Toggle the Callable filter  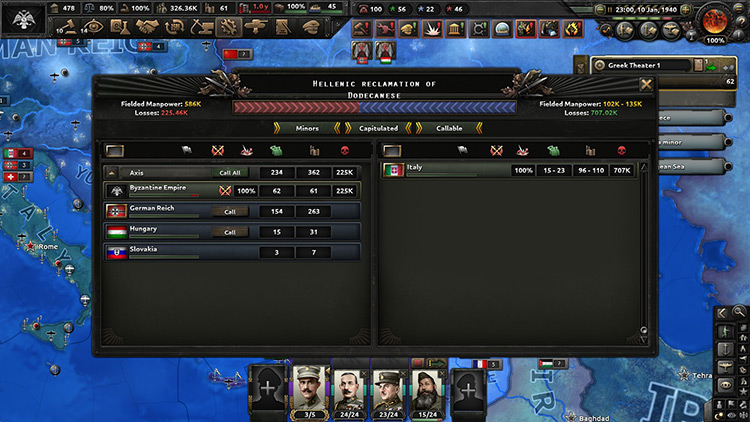click(449, 128)
